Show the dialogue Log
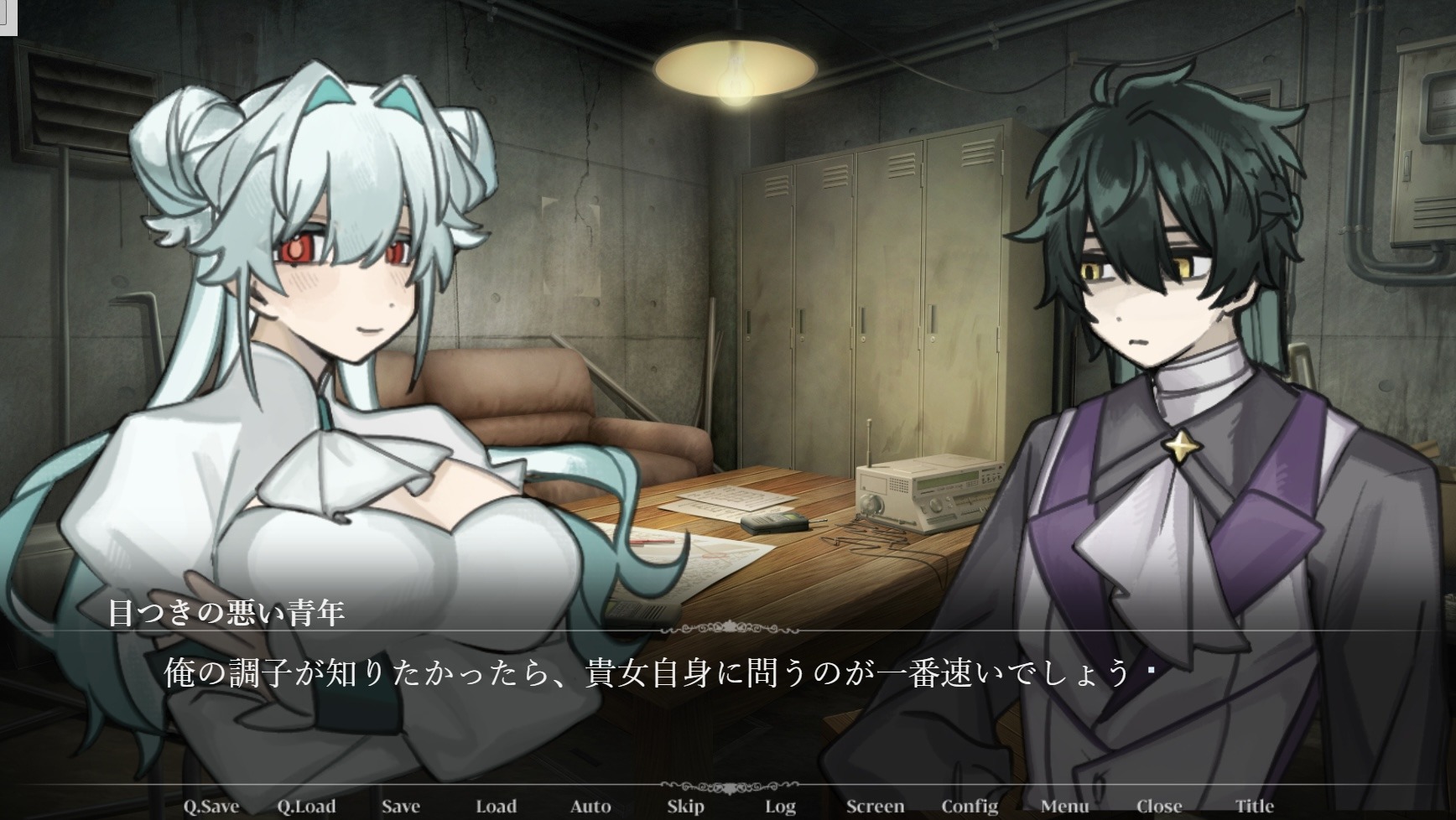This screenshot has width=1456, height=820. [780, 807]
